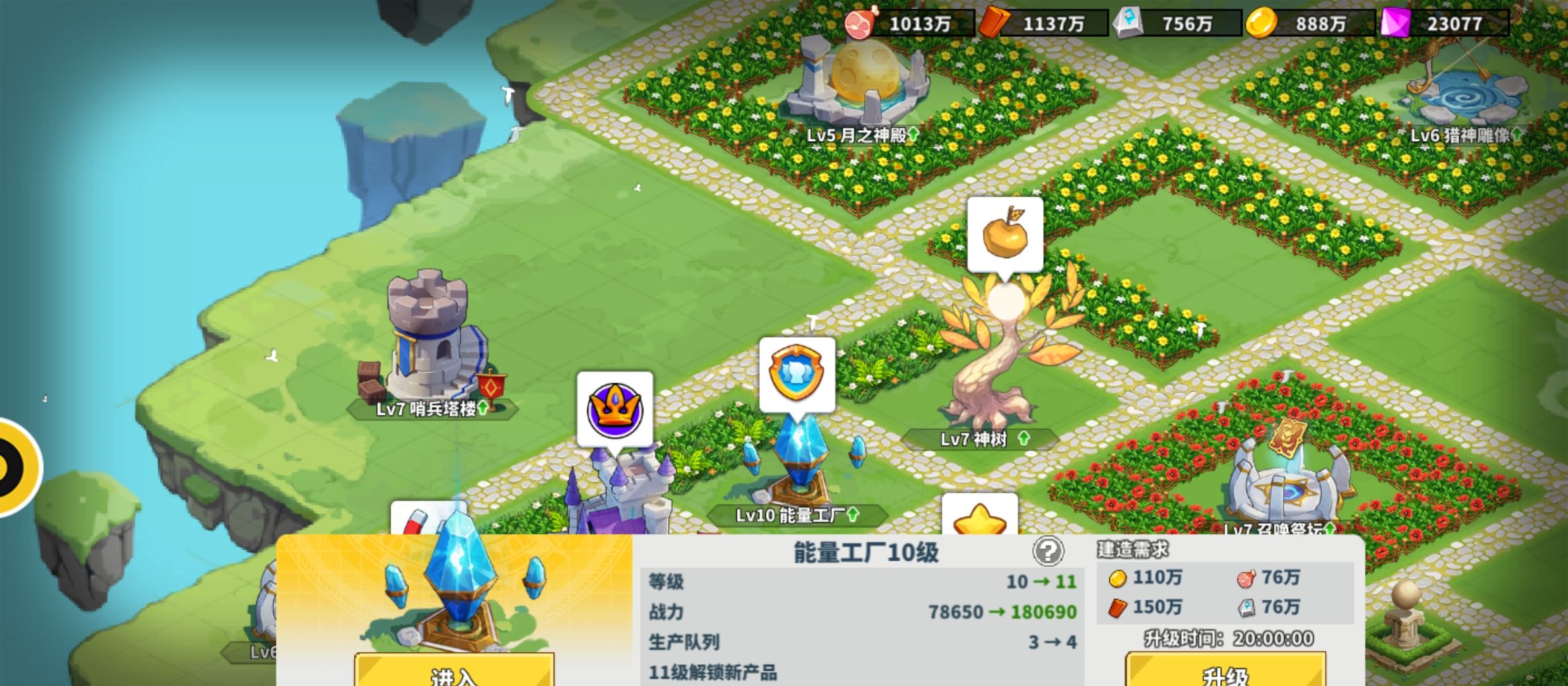Tap the crown bubble above the castle
Image resolution: width=1568 pixels, height=686 pixels.
coord(615,410)
